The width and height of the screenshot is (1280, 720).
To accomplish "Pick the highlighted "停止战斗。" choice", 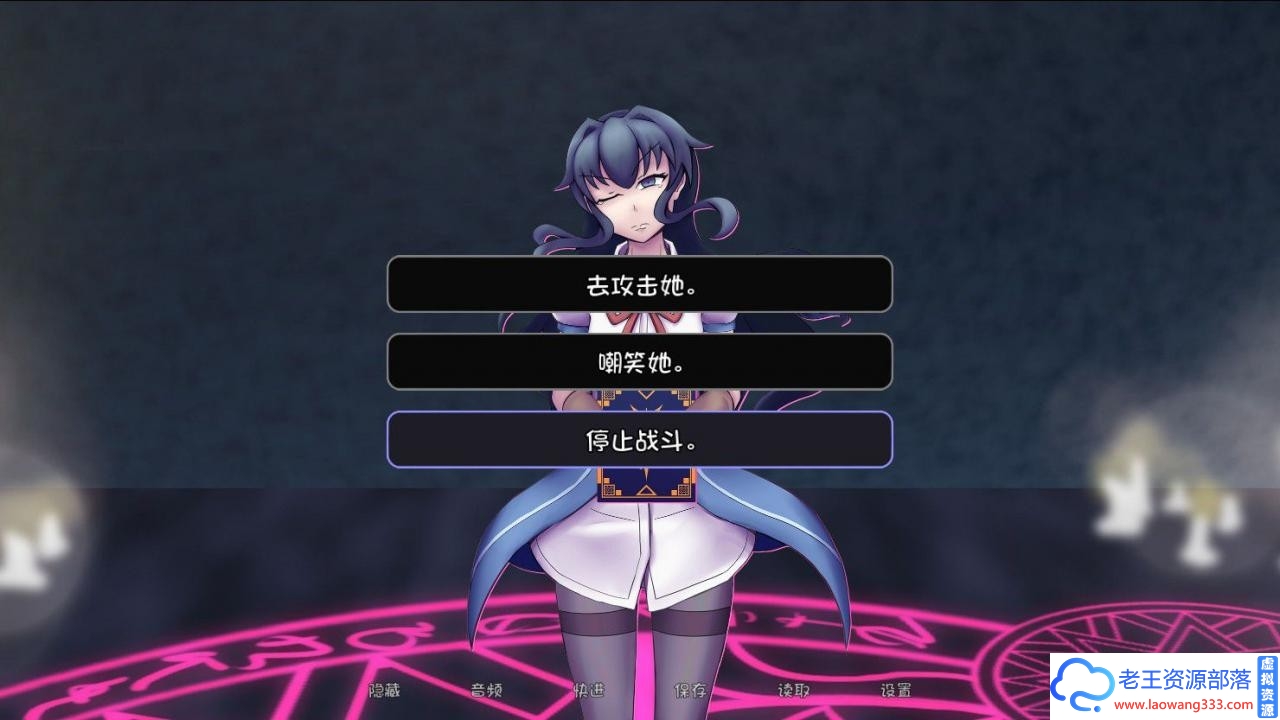I will tap(639, 439).
